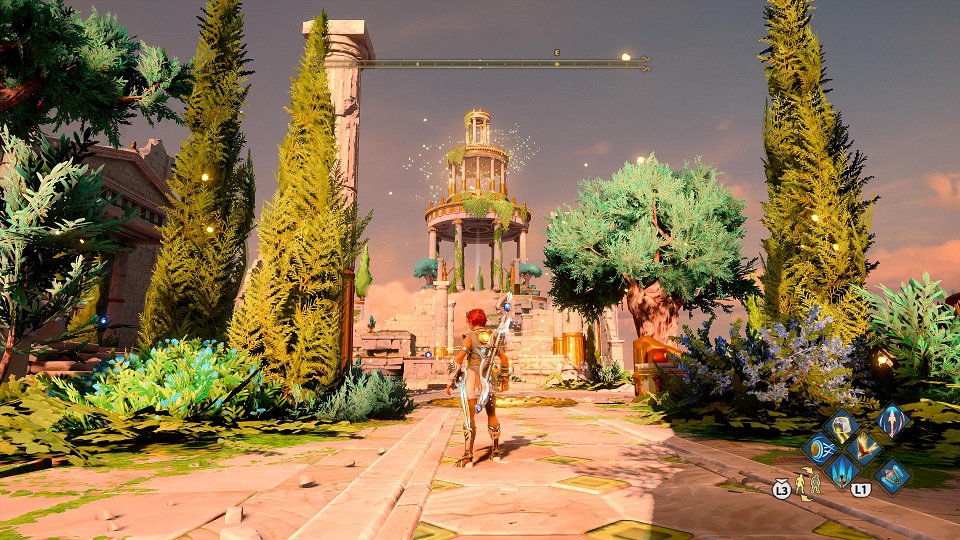Screen dimensions: 960x540
Task: Click the character swap silhouettes icon
Action: coord(808,483)
